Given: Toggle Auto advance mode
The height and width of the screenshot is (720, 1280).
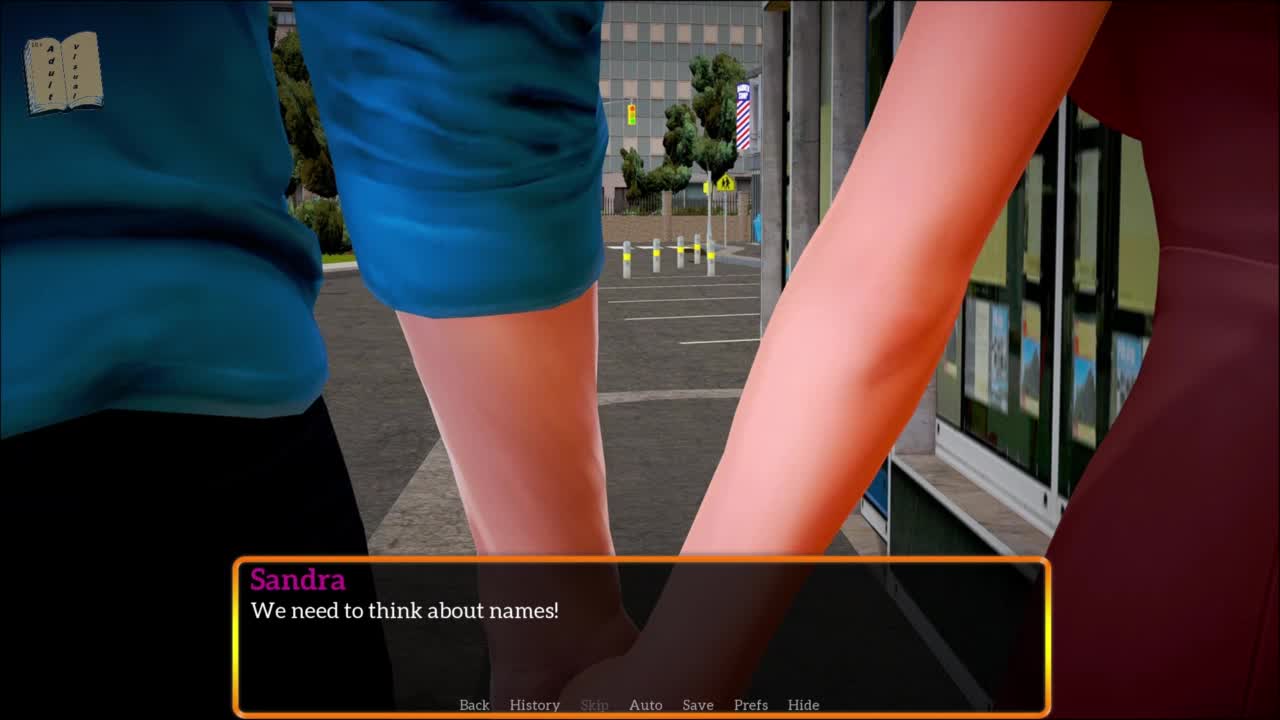Looking at the screenshot, I should coord(645,705).
